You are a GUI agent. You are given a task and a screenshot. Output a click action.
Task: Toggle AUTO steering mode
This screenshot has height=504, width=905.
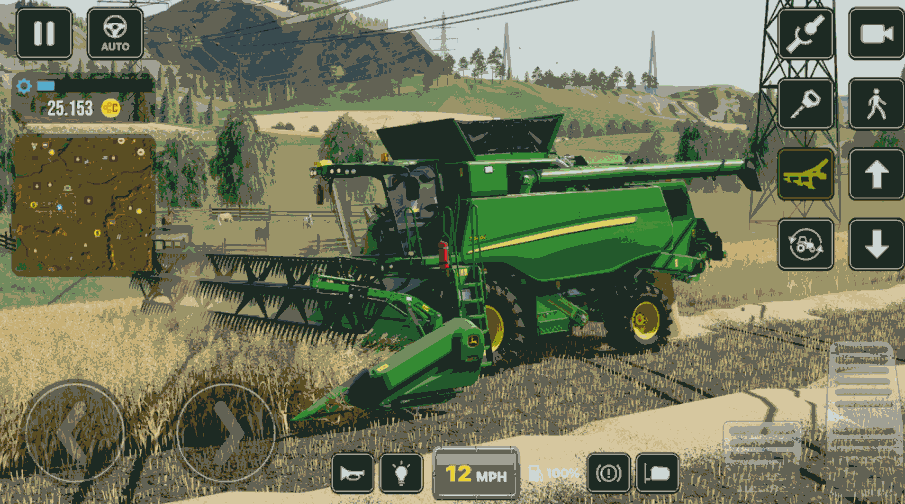point(115,33)
